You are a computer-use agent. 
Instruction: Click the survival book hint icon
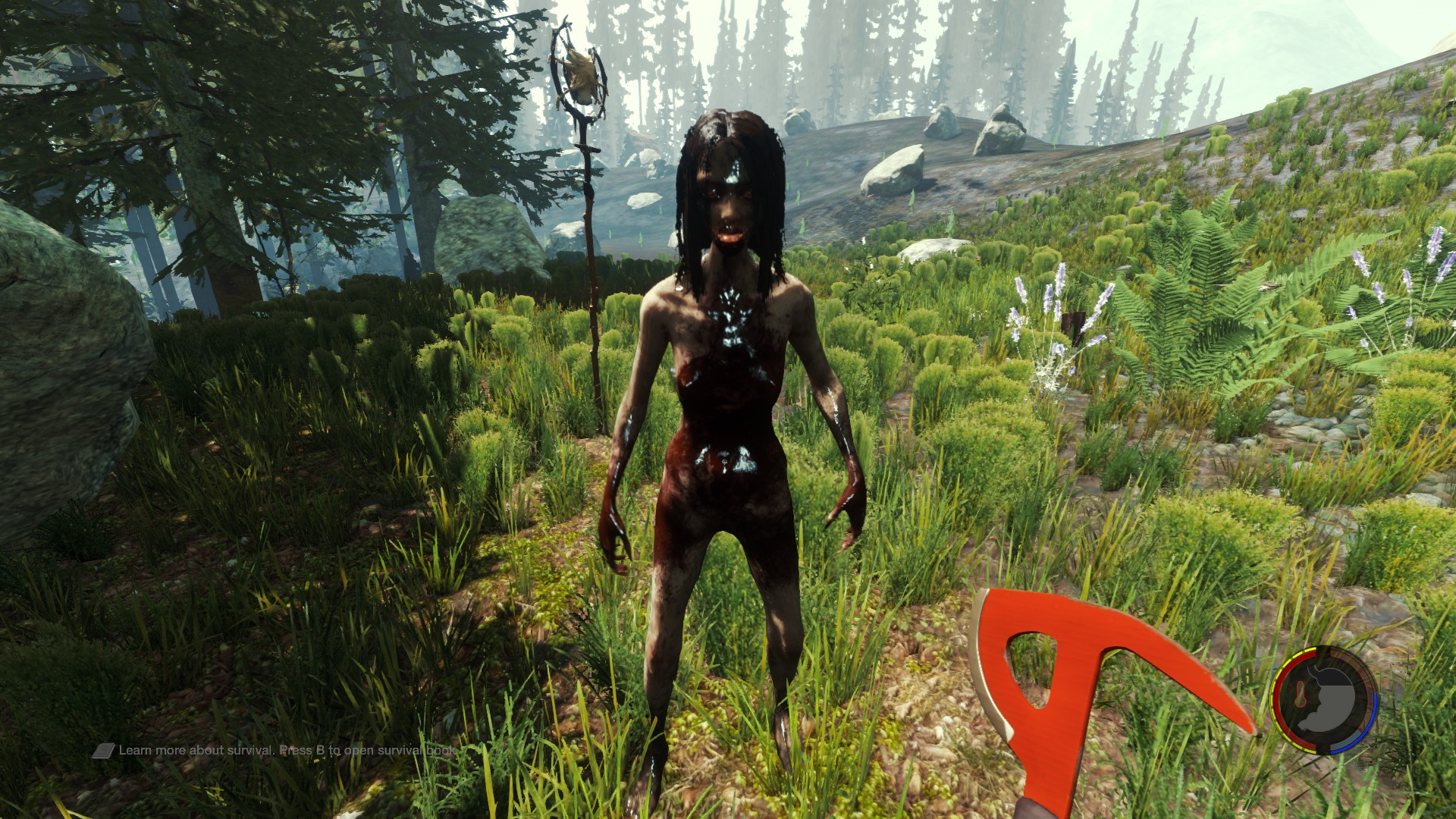point(104,751)
